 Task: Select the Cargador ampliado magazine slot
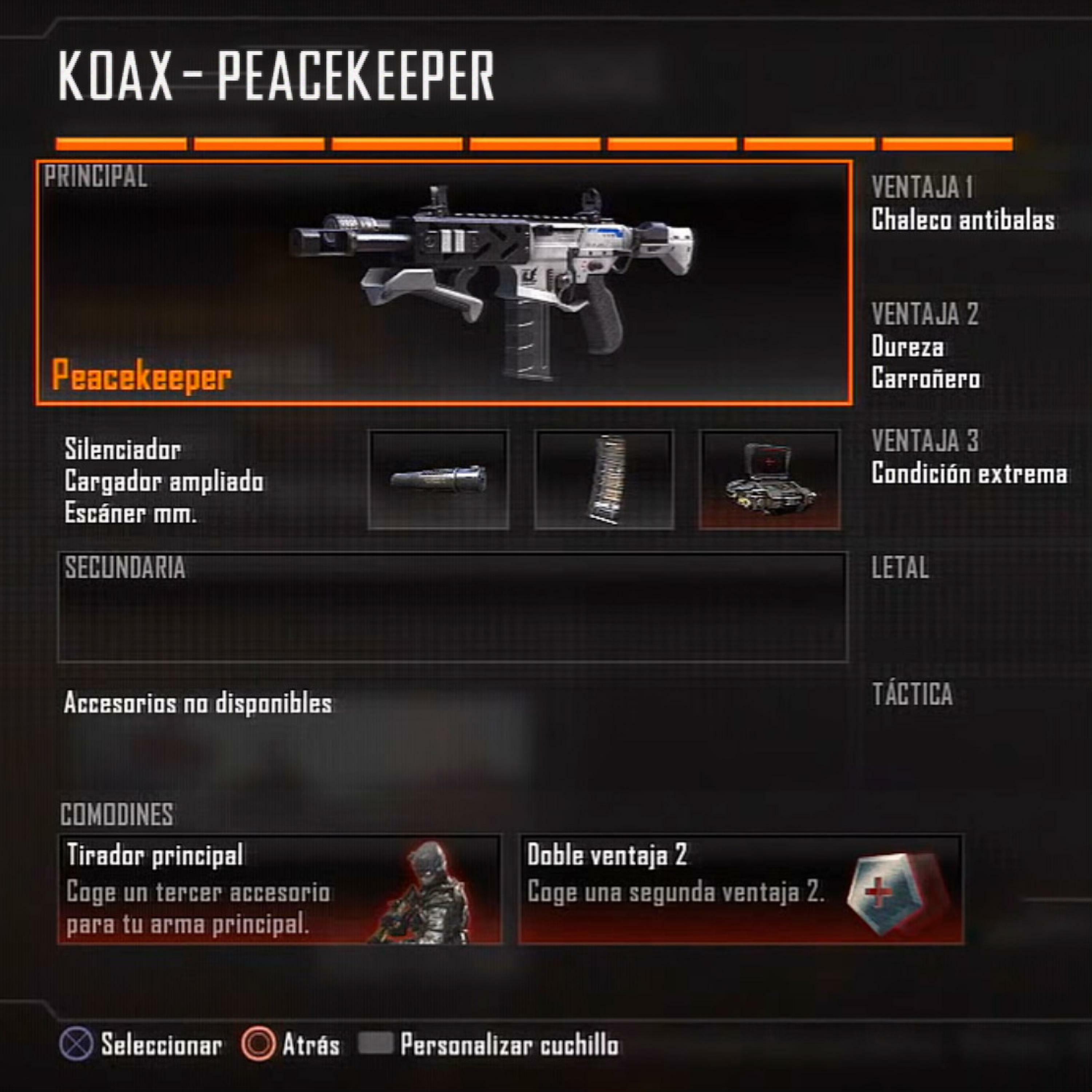click(x=604, y=480)
